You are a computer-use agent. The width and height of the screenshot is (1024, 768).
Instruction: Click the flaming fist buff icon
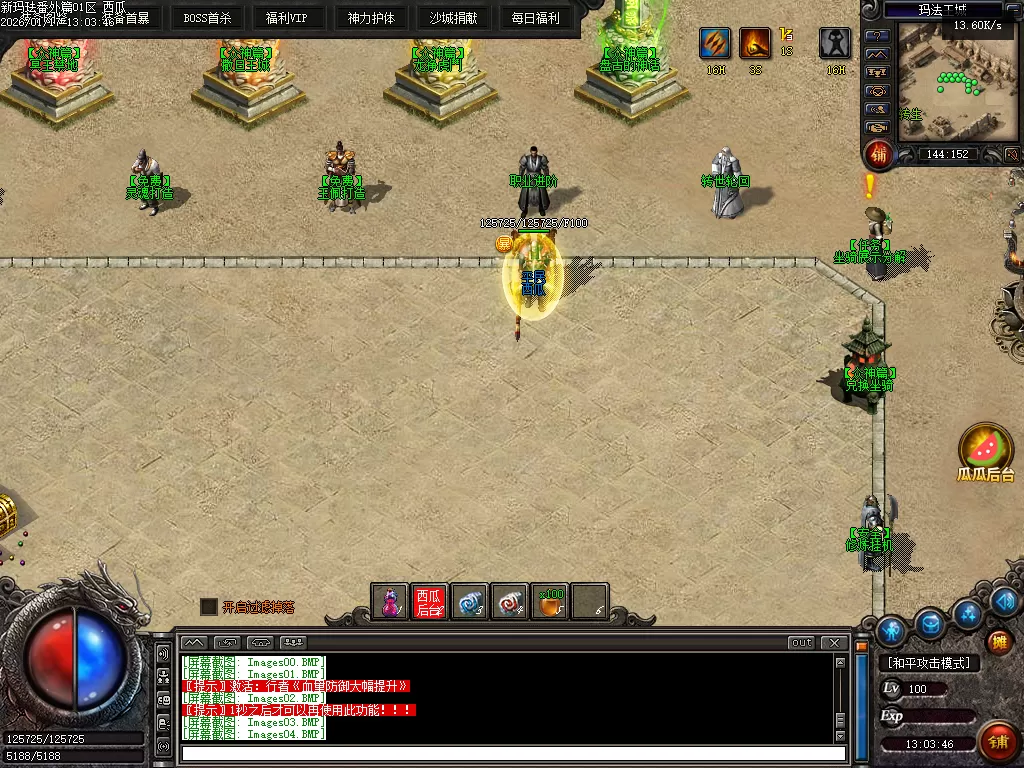tap(755, 43)
